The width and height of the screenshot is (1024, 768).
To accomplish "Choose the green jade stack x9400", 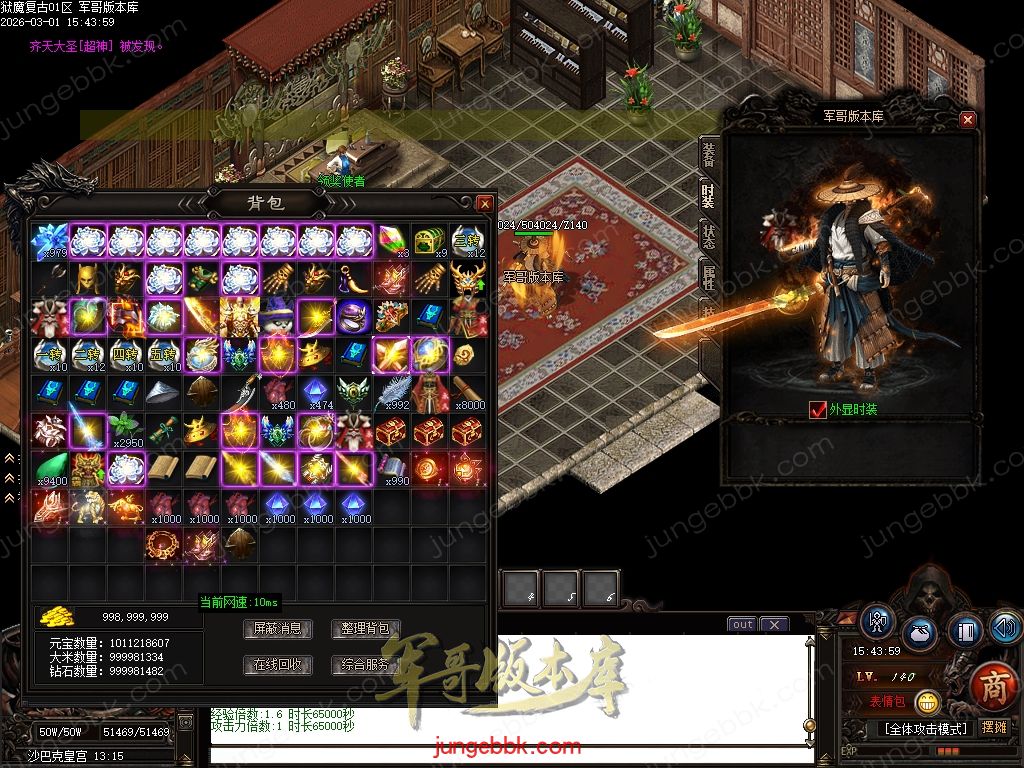I will (x=49, y=469).
